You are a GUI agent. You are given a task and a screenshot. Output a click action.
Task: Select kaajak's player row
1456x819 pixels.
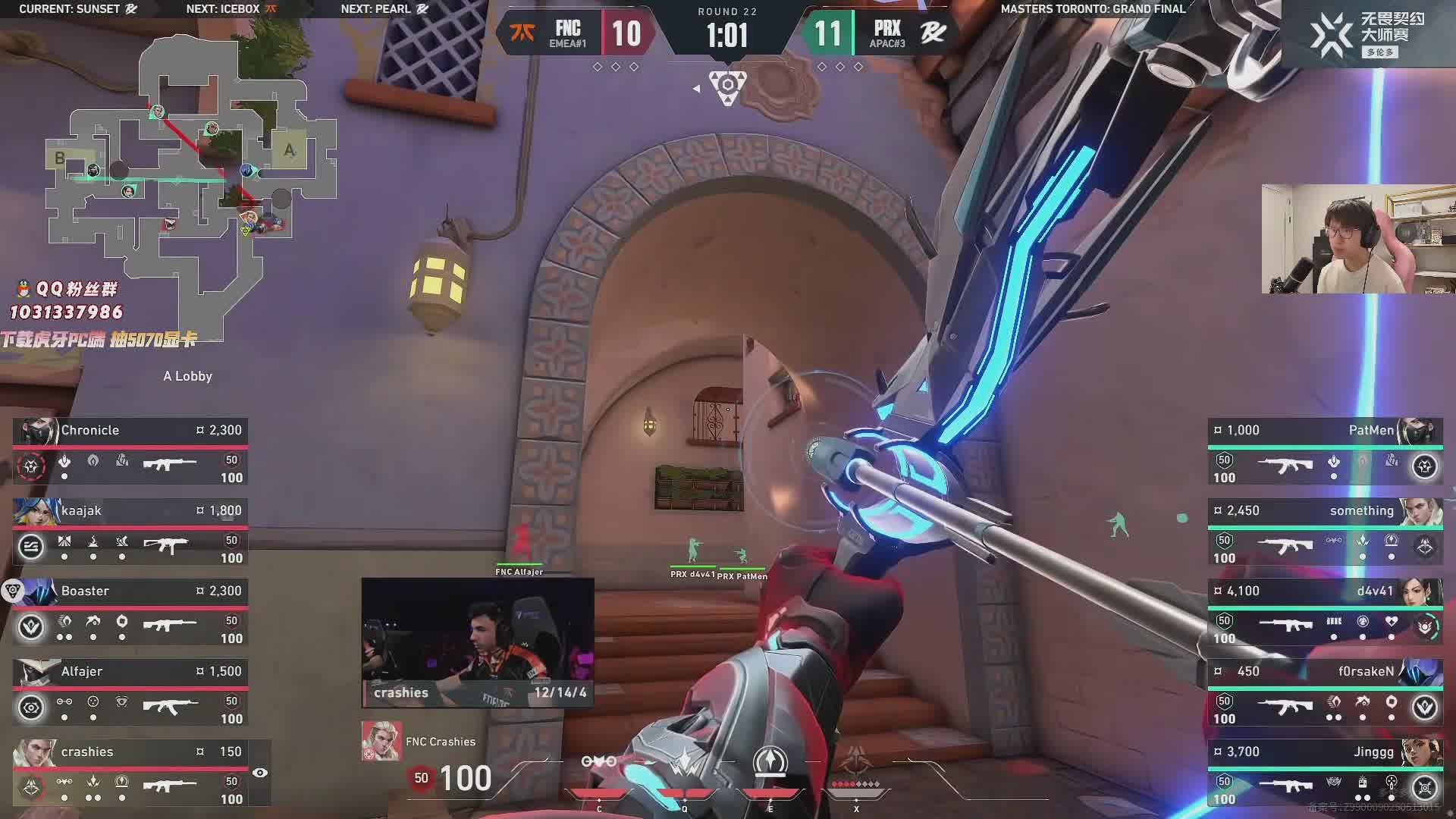130,532
